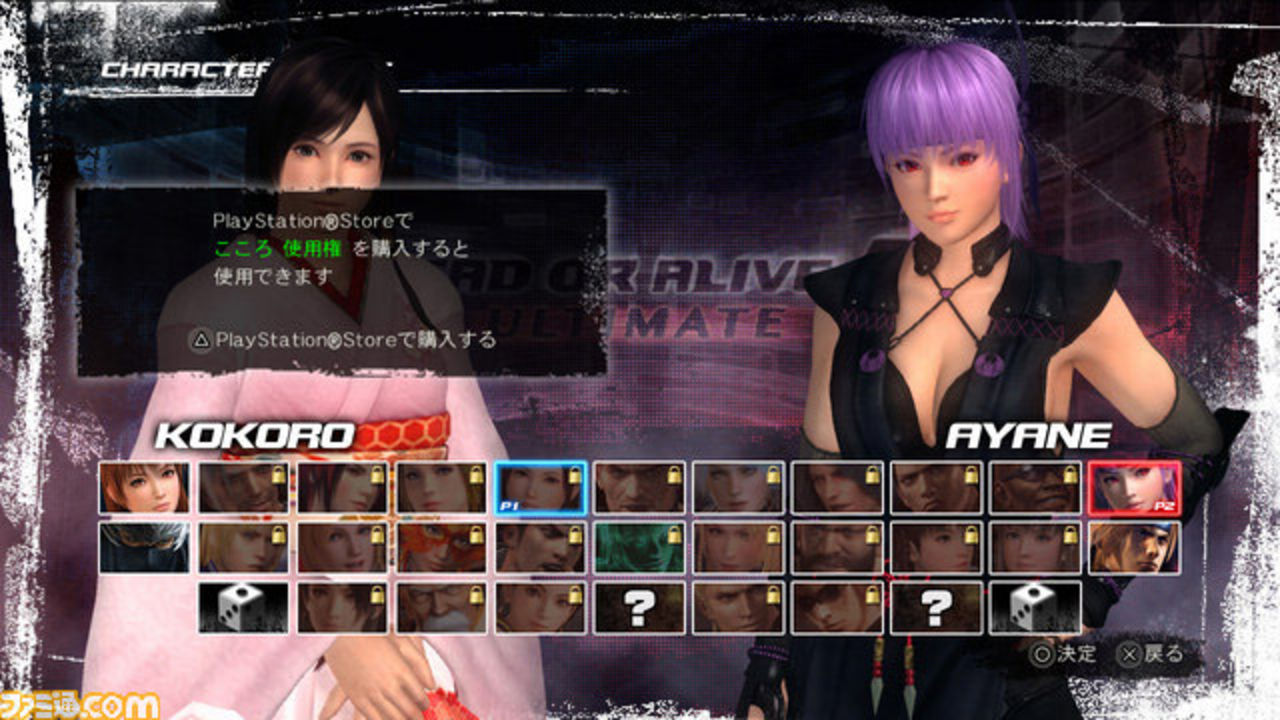1280x720 pixels.
Task: Select the right random select dice icon
Action: point(1036,605)
